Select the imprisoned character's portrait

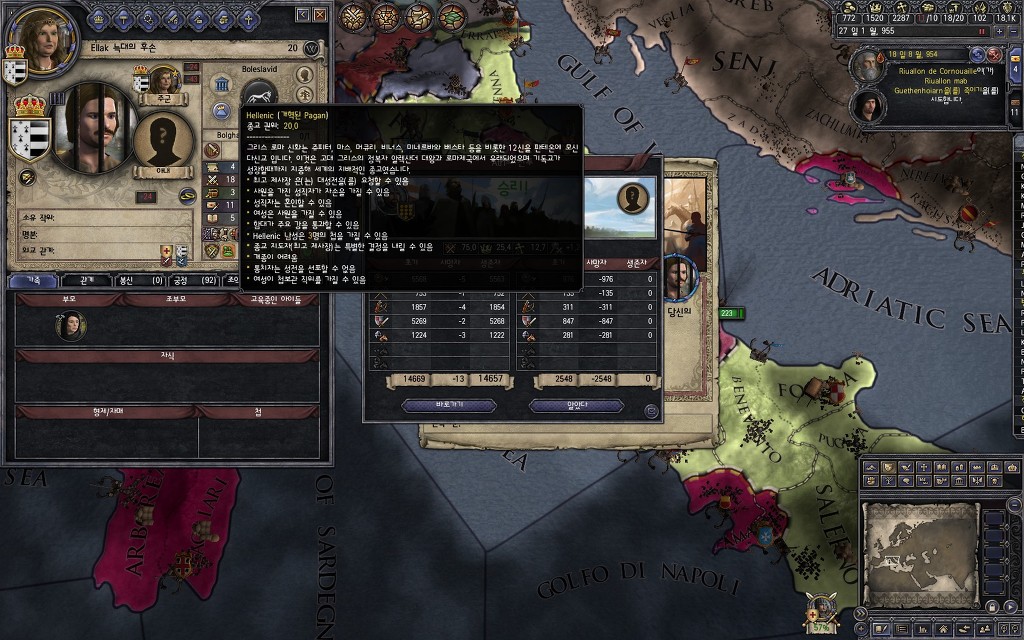[98, 128]
